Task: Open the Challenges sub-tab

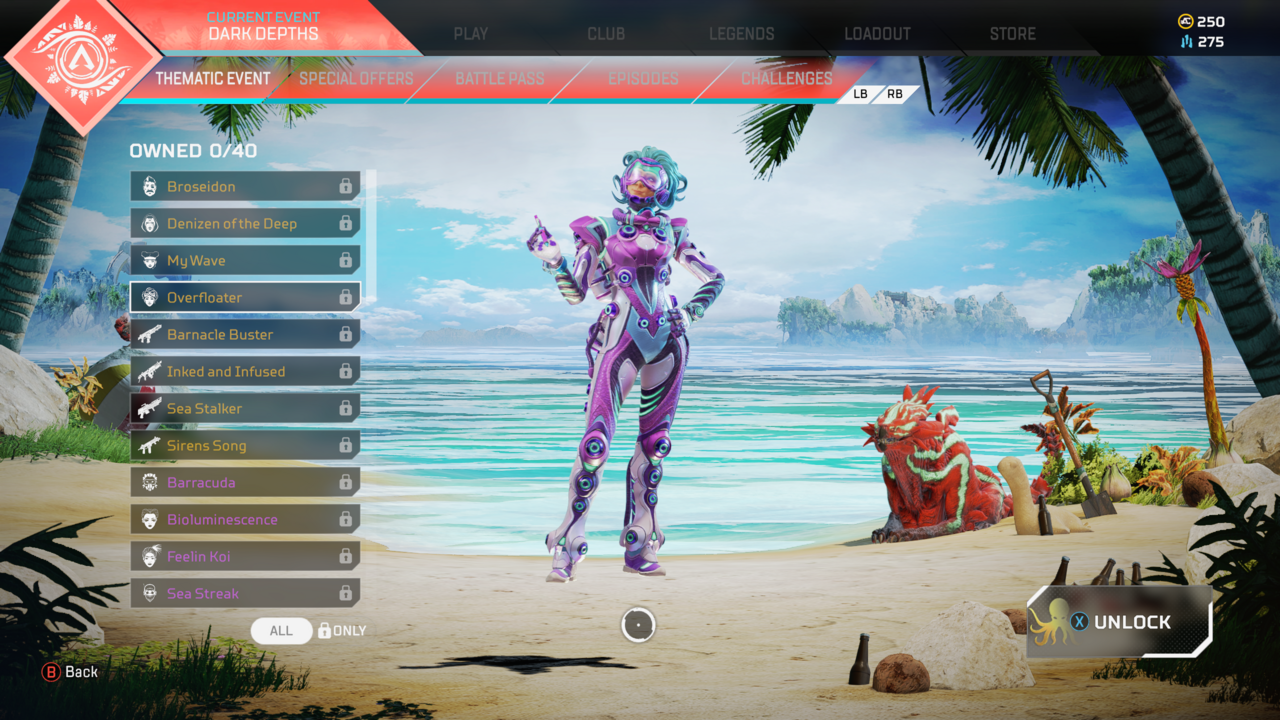Action: [786, 78]
